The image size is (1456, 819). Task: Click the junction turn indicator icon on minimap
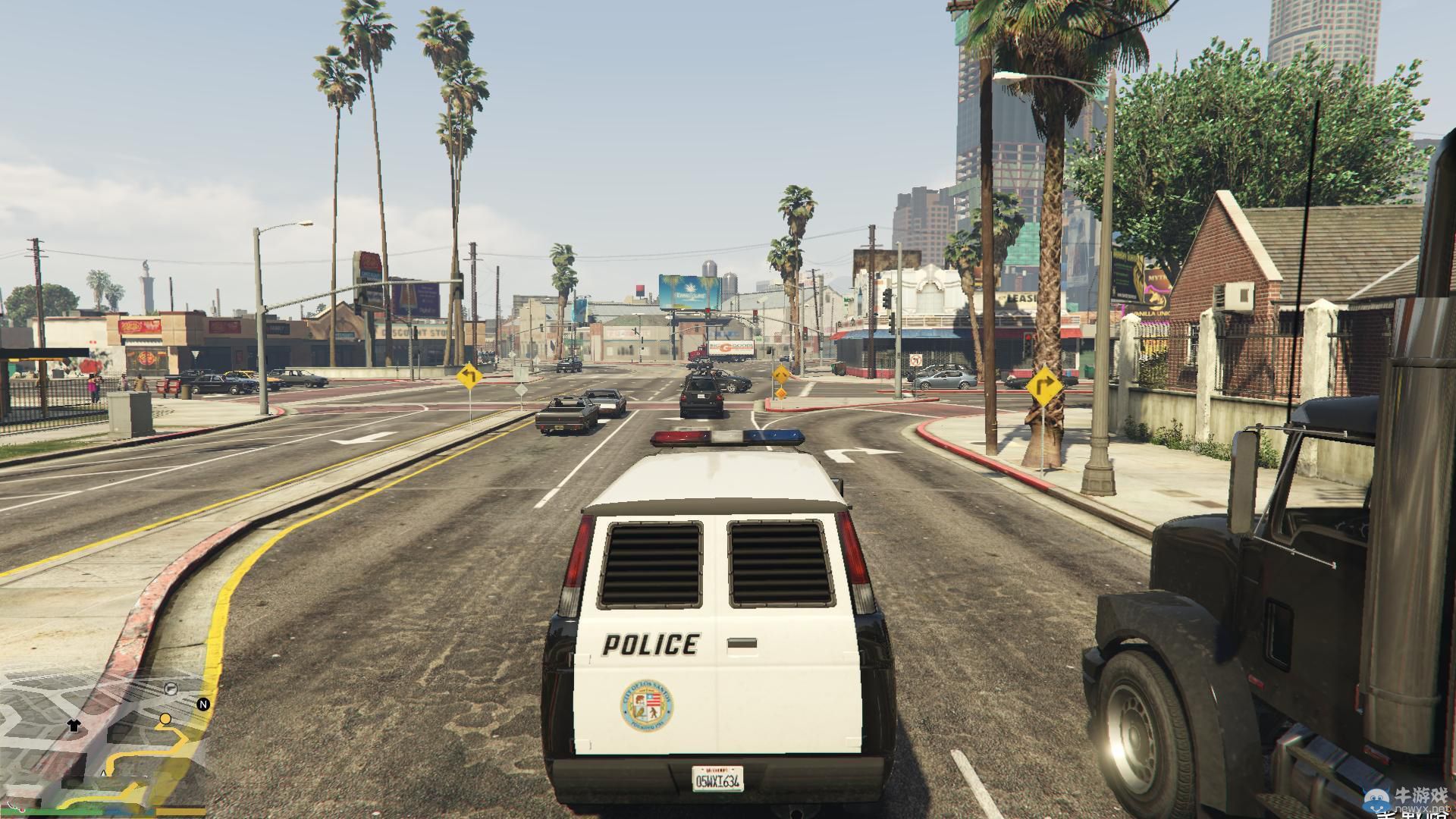171,689
